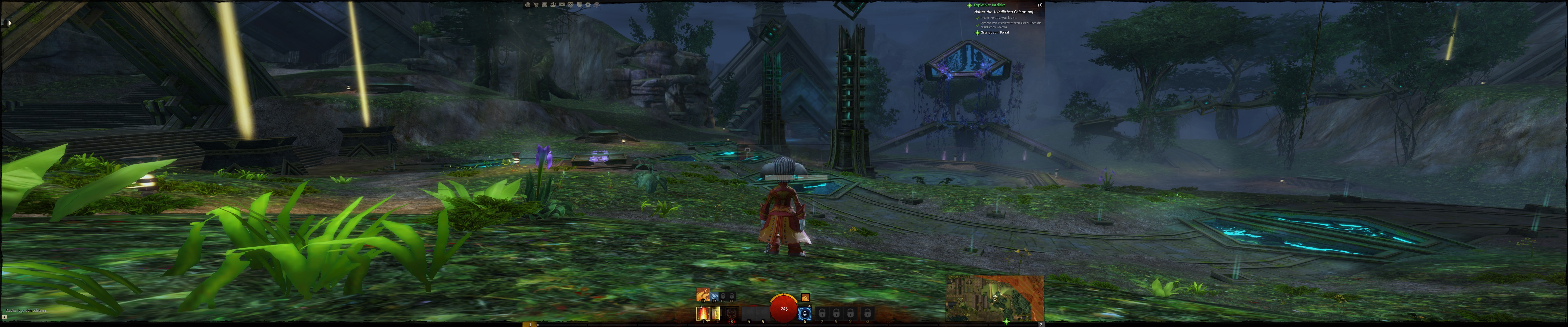Activate the blue healing skill in slot 6
This screenshot has height=327, width=1568.
click(805, 314)
